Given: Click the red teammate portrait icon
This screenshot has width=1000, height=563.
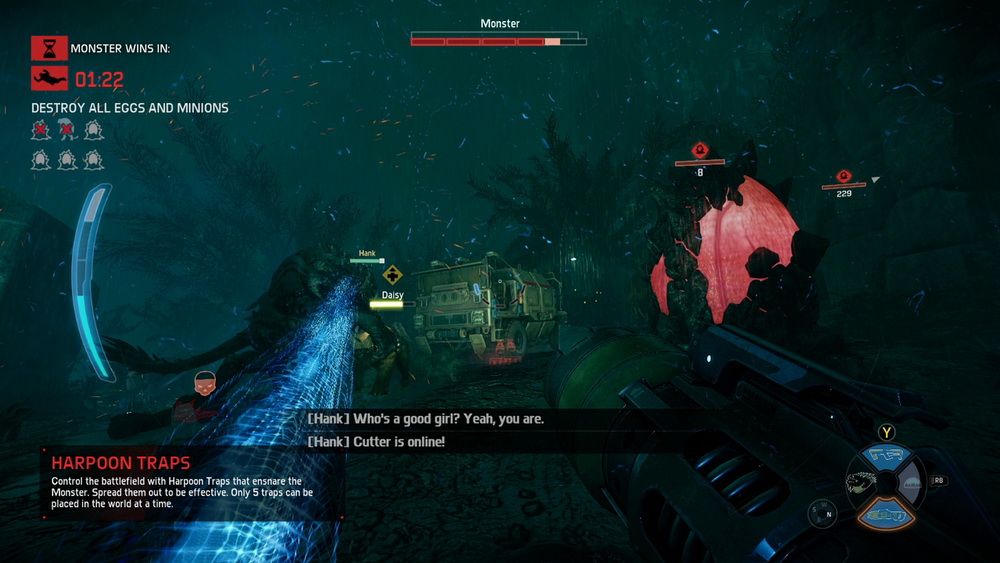Looking at the screenshot, I should tap(203, 383).
